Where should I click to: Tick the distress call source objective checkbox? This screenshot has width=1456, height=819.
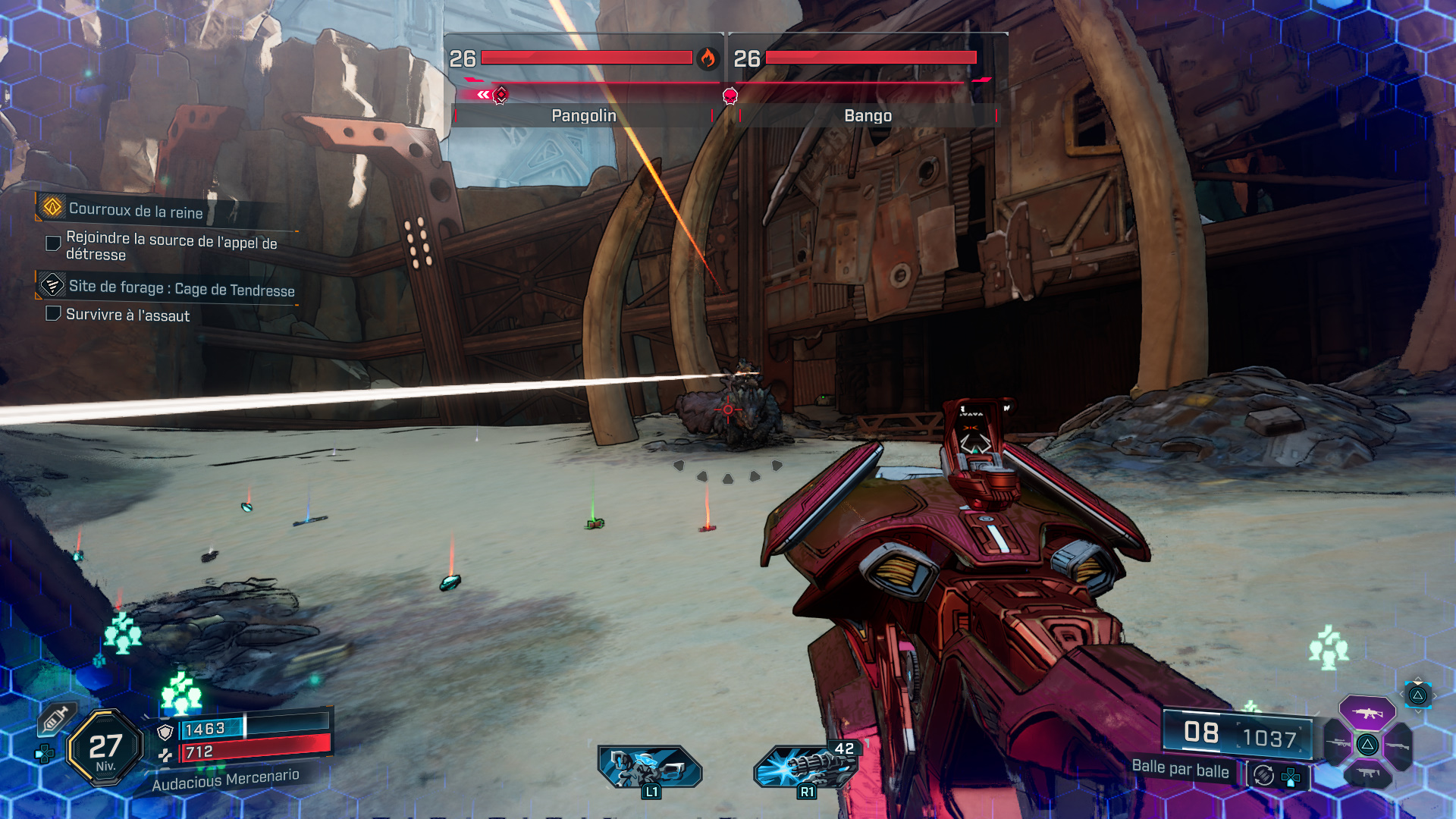[53, 243]
